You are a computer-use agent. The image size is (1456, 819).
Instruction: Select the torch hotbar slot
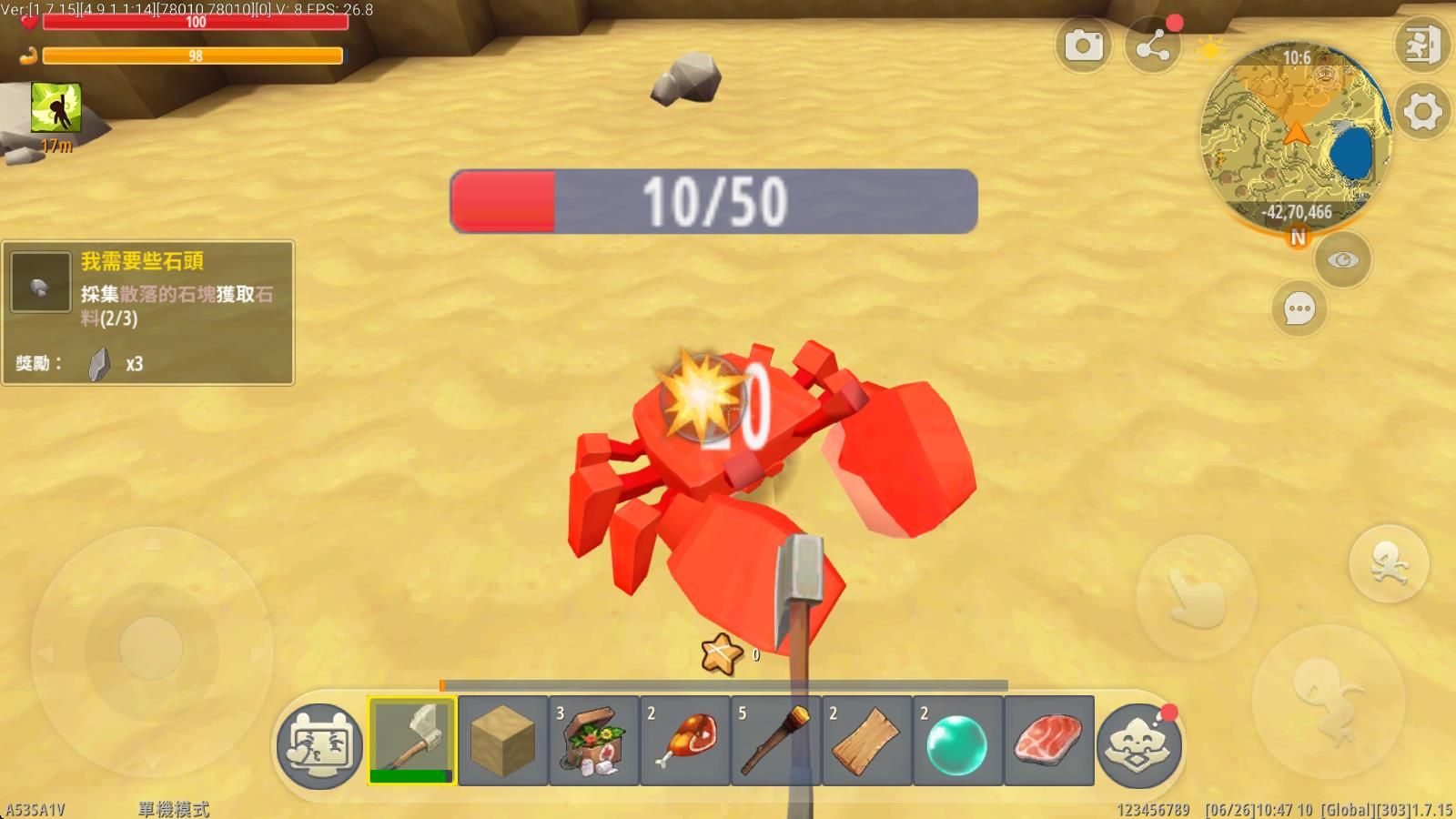776,740
